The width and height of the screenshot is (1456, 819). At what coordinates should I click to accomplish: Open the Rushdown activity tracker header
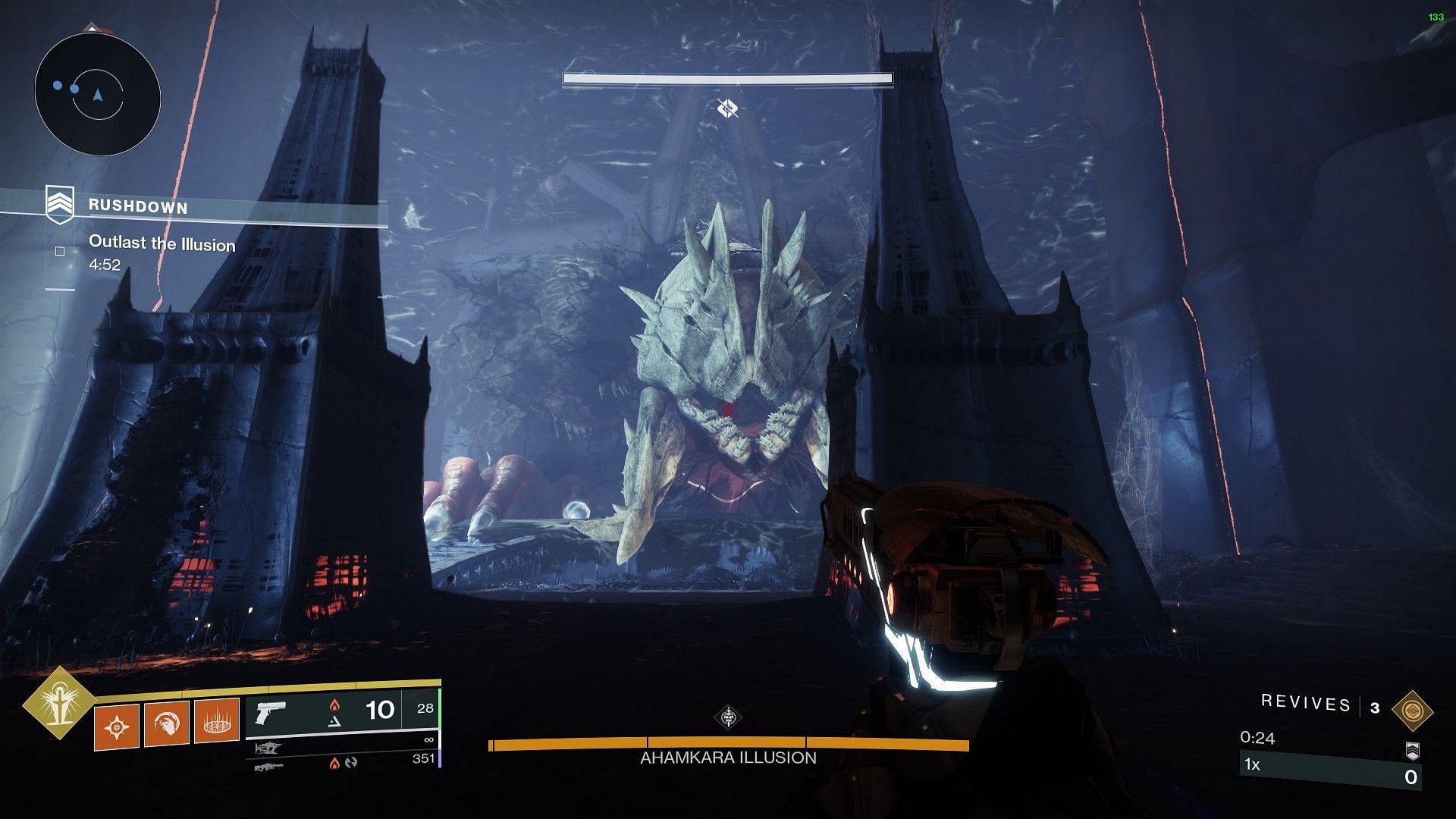point(138,206)
